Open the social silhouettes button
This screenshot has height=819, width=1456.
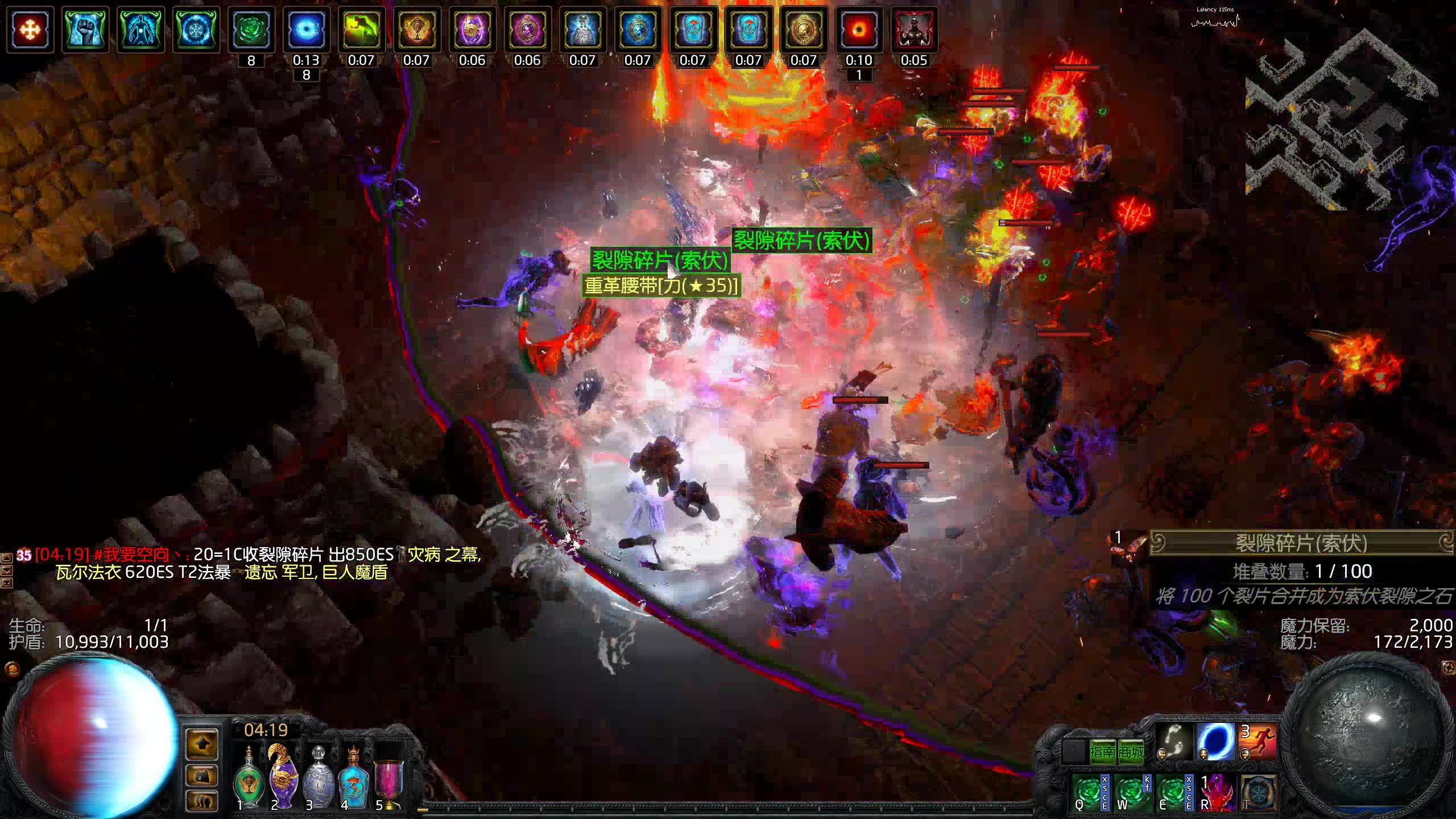[x=202, y=801]
